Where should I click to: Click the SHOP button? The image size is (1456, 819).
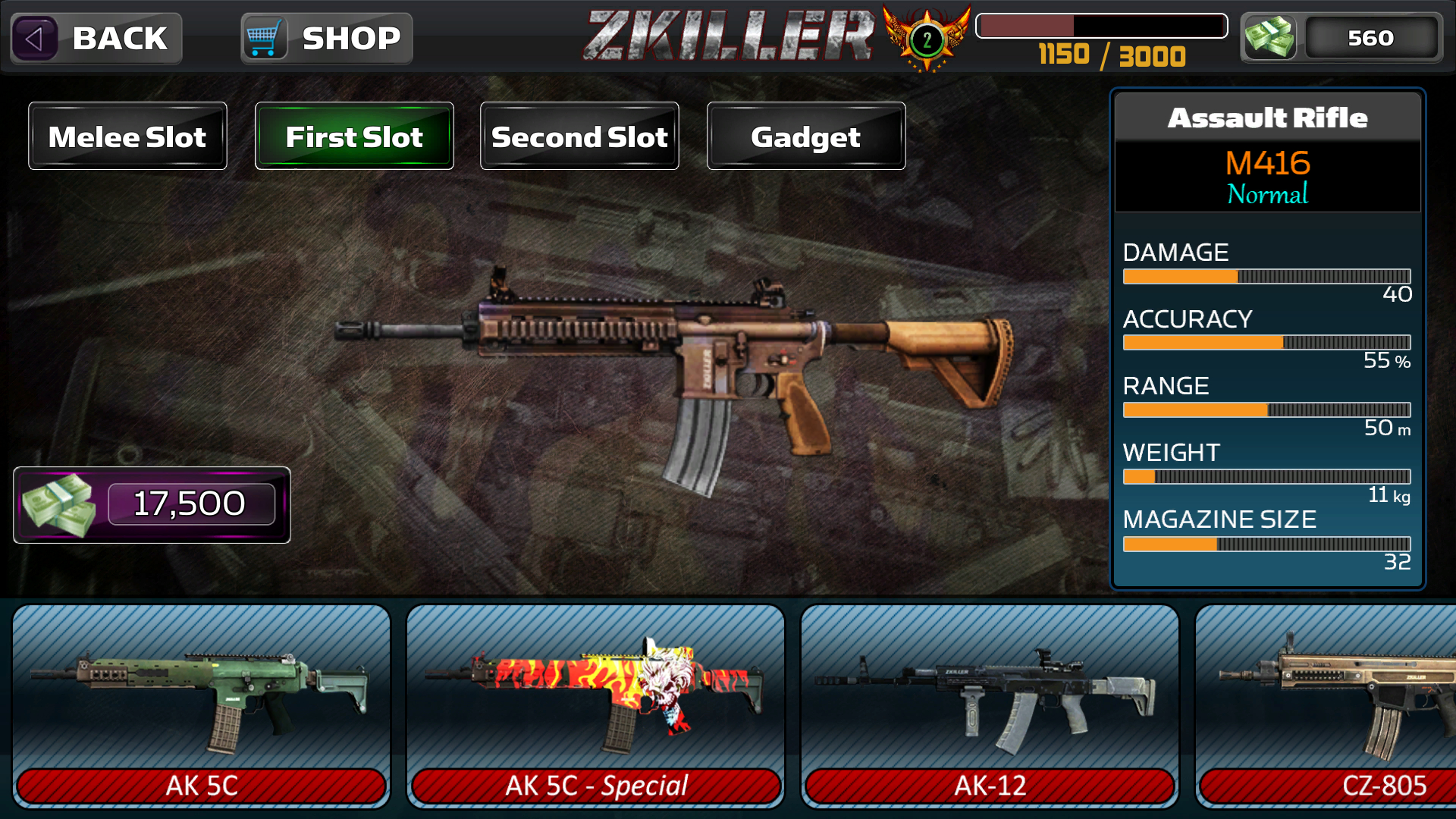point(326,37)
